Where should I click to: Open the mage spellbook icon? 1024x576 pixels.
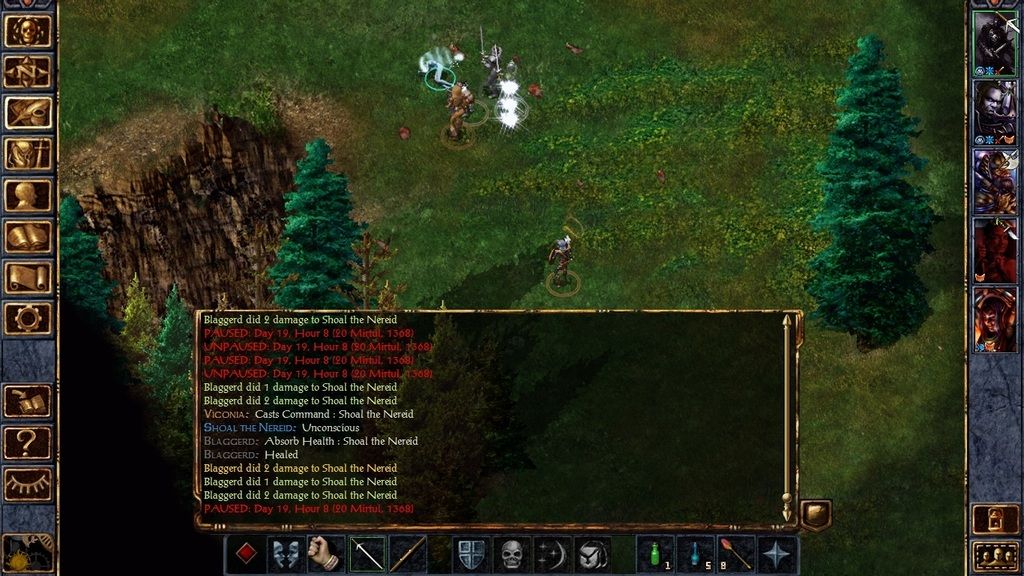coord(27,236)
